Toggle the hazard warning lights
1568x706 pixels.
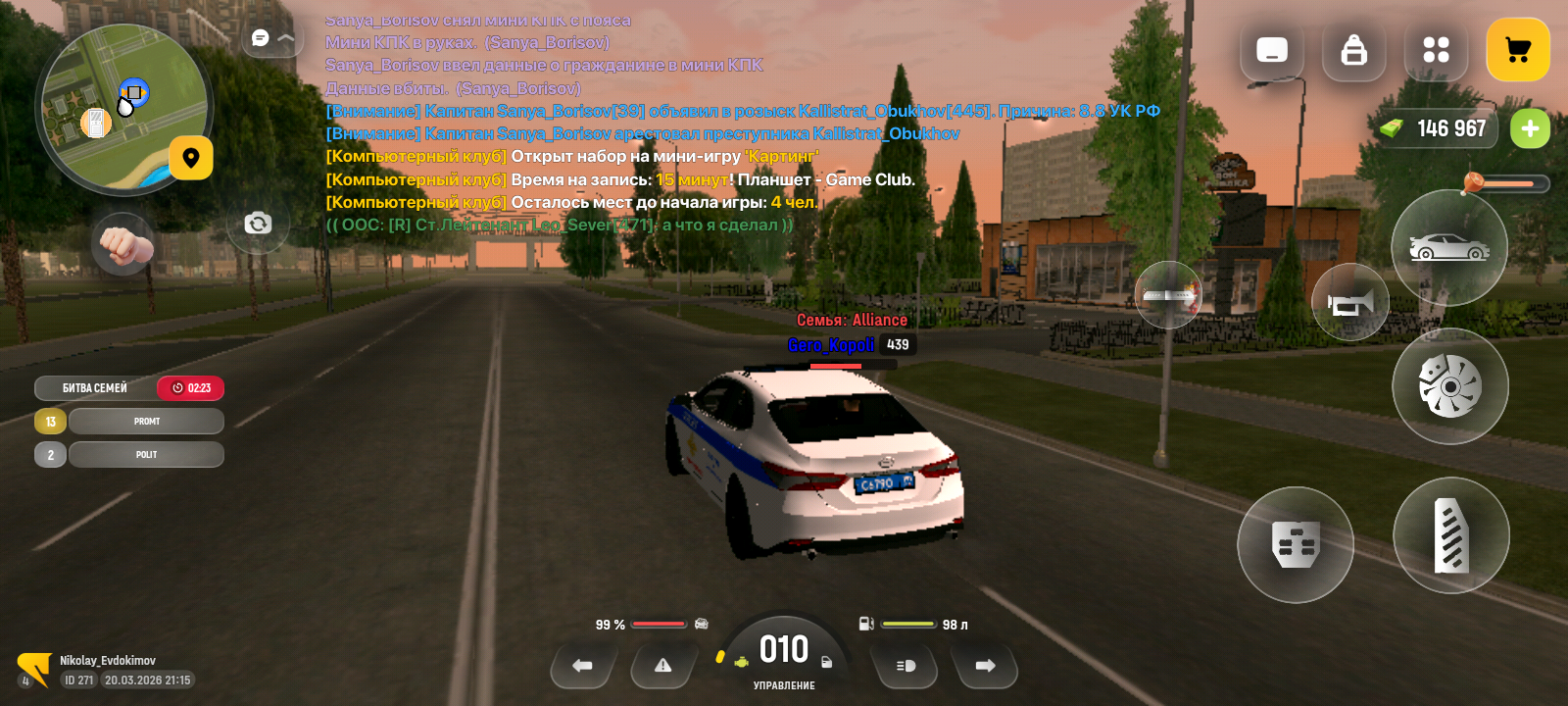pyautogui.click(x=663, y=666)
